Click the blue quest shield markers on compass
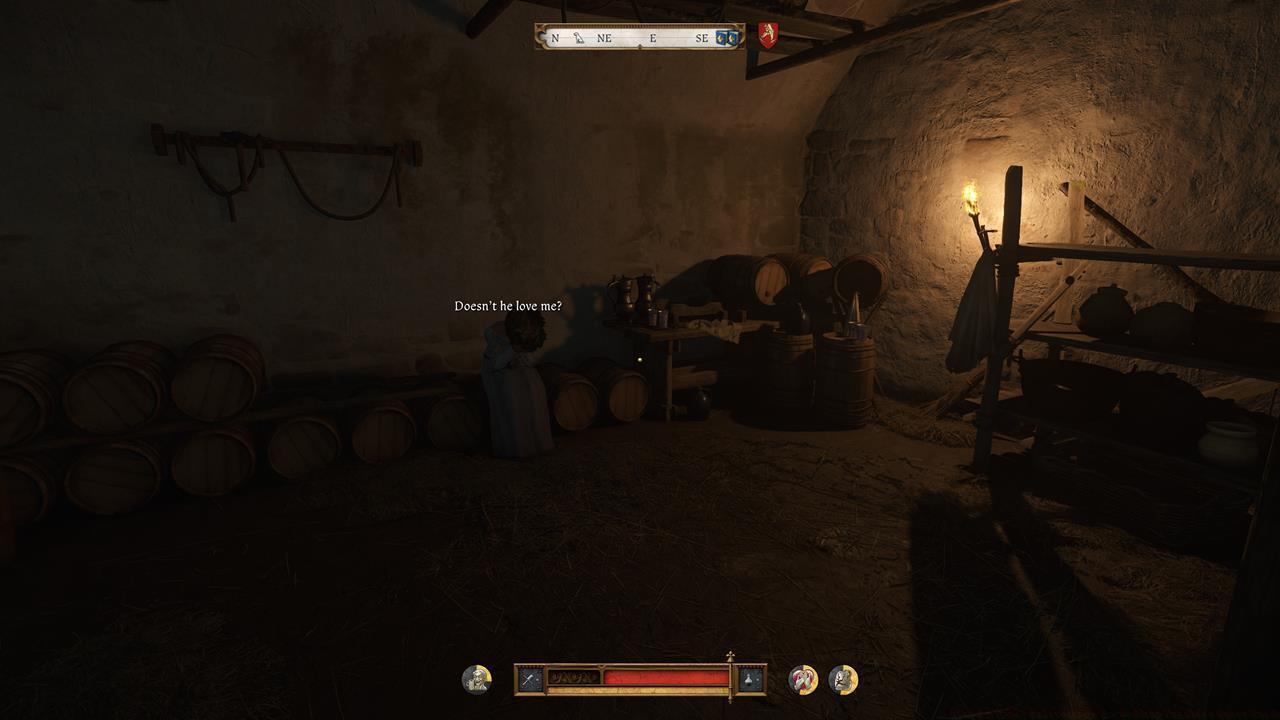Viewport: 1280px width, 720px height. pos(727,38)
